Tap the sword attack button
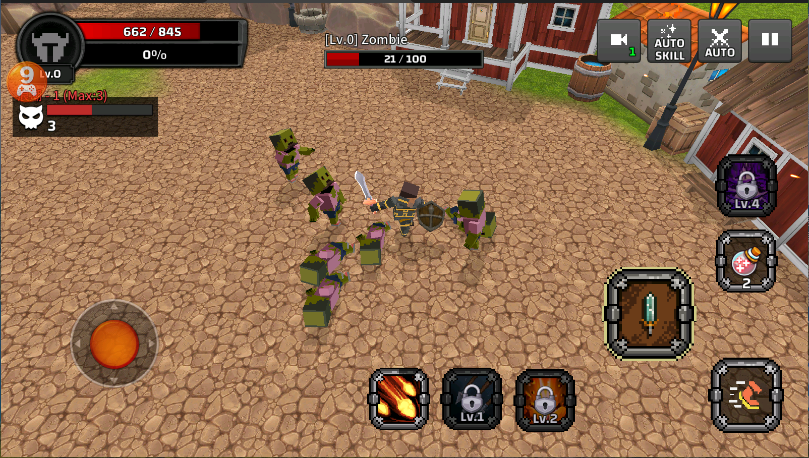 [649, 313]
